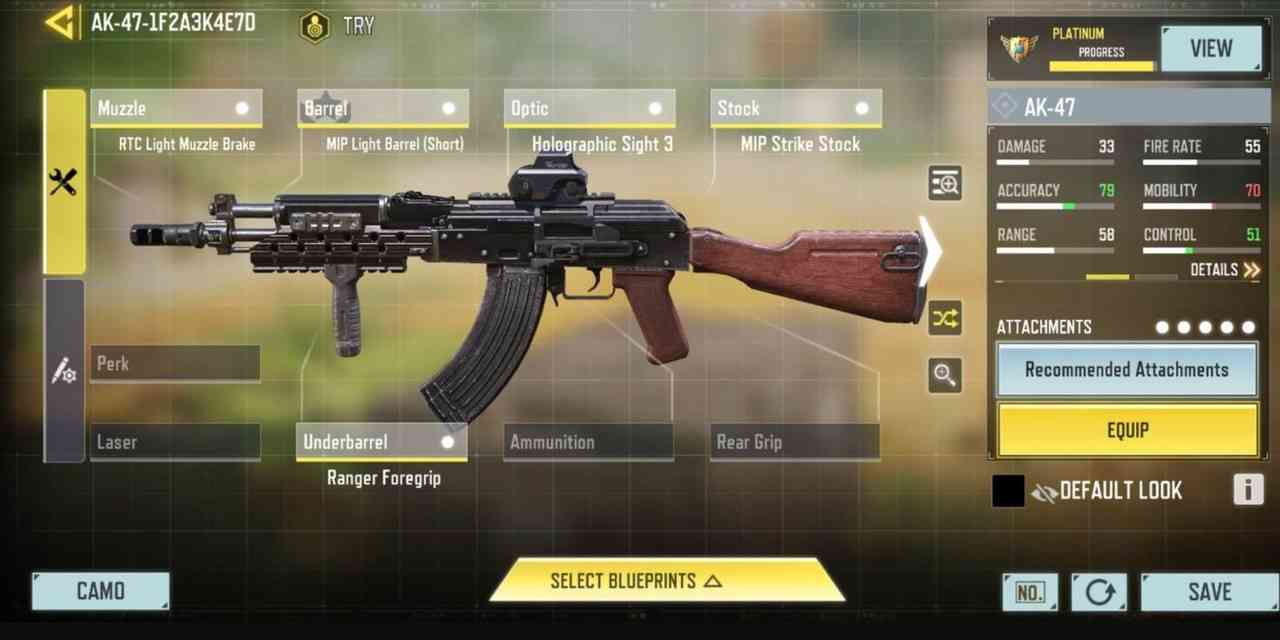Viewport: 1280px width, 640px height.
Task: Toggle the Default Look visibility
Action: coord(1045,491)
